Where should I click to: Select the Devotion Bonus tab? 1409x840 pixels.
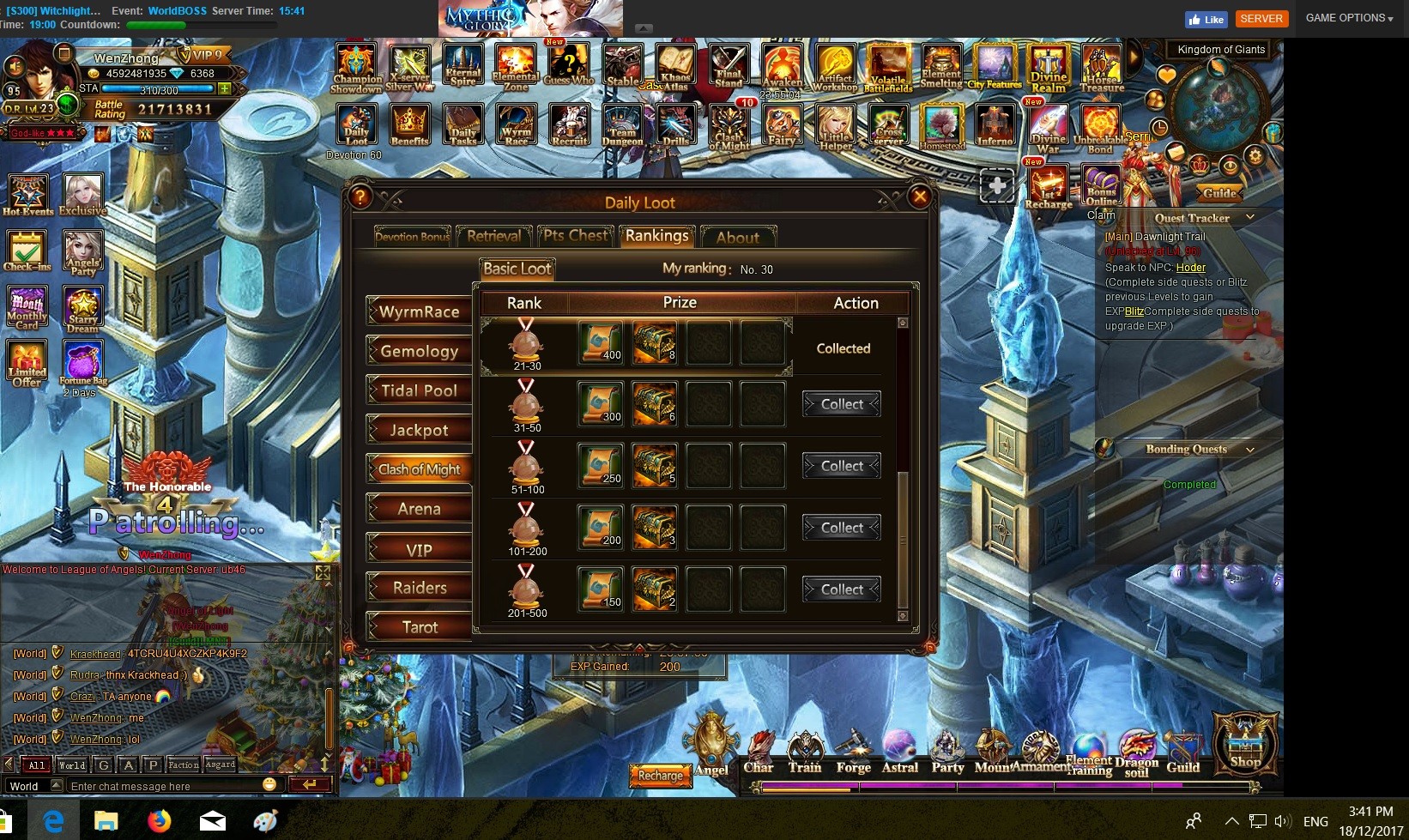coord(412,237)
